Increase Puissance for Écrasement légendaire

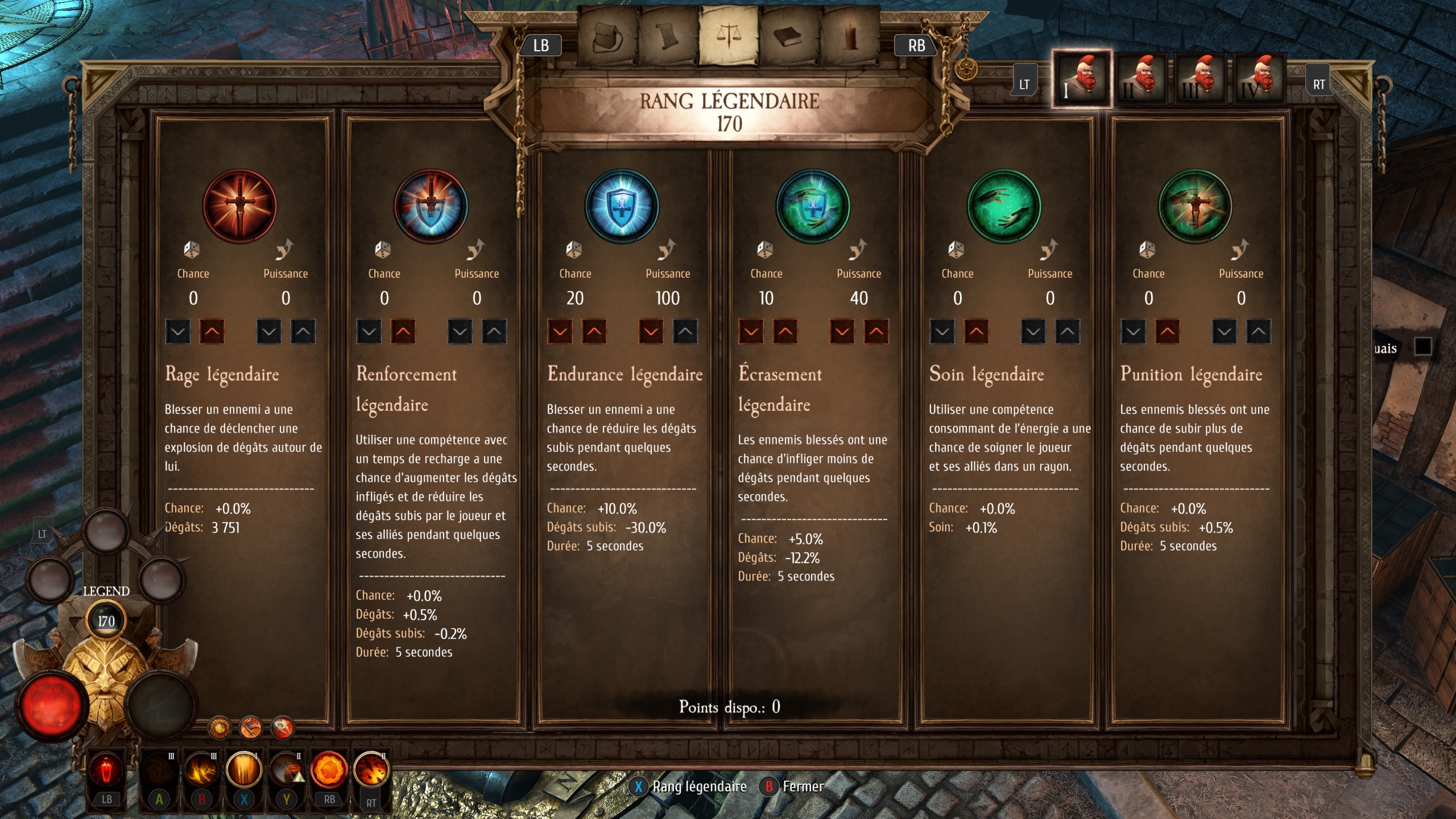[x=876, y=332]
